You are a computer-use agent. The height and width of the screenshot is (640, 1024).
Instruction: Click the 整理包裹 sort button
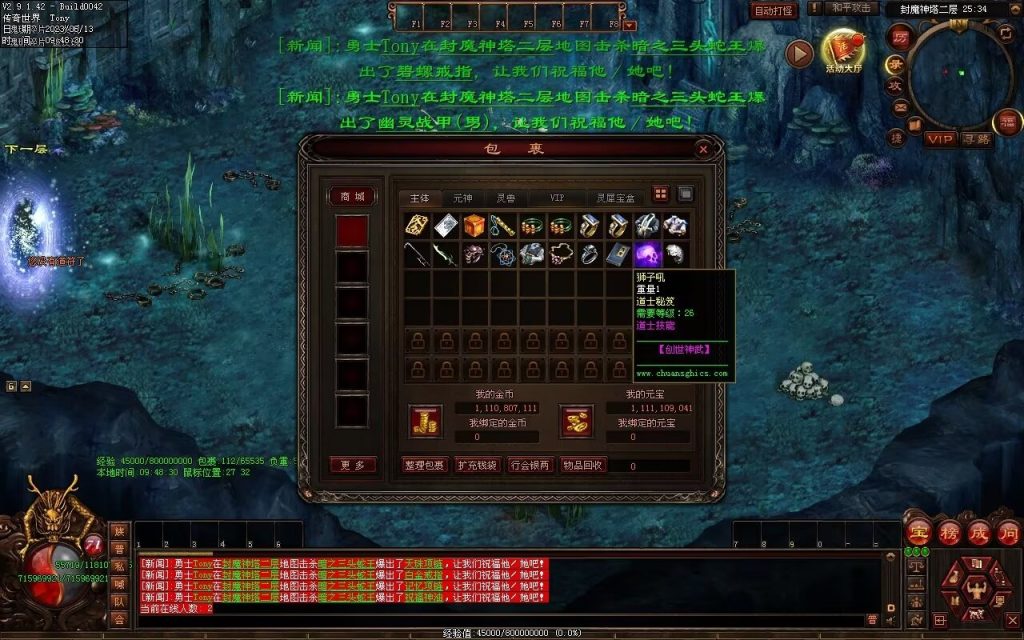click(423, 465)
